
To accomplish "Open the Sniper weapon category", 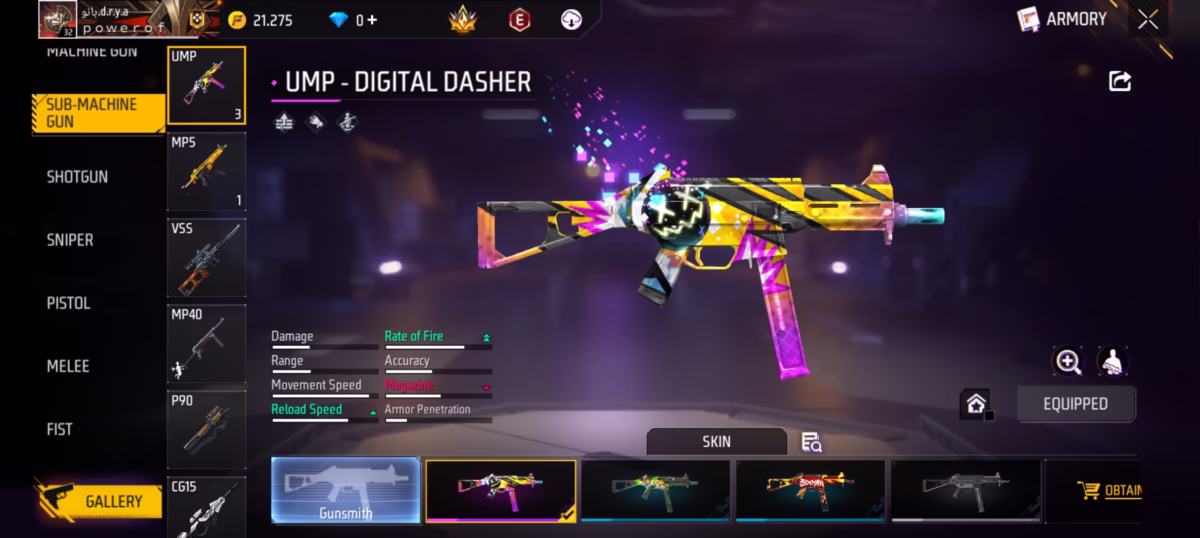I will [x=70, y=240].
